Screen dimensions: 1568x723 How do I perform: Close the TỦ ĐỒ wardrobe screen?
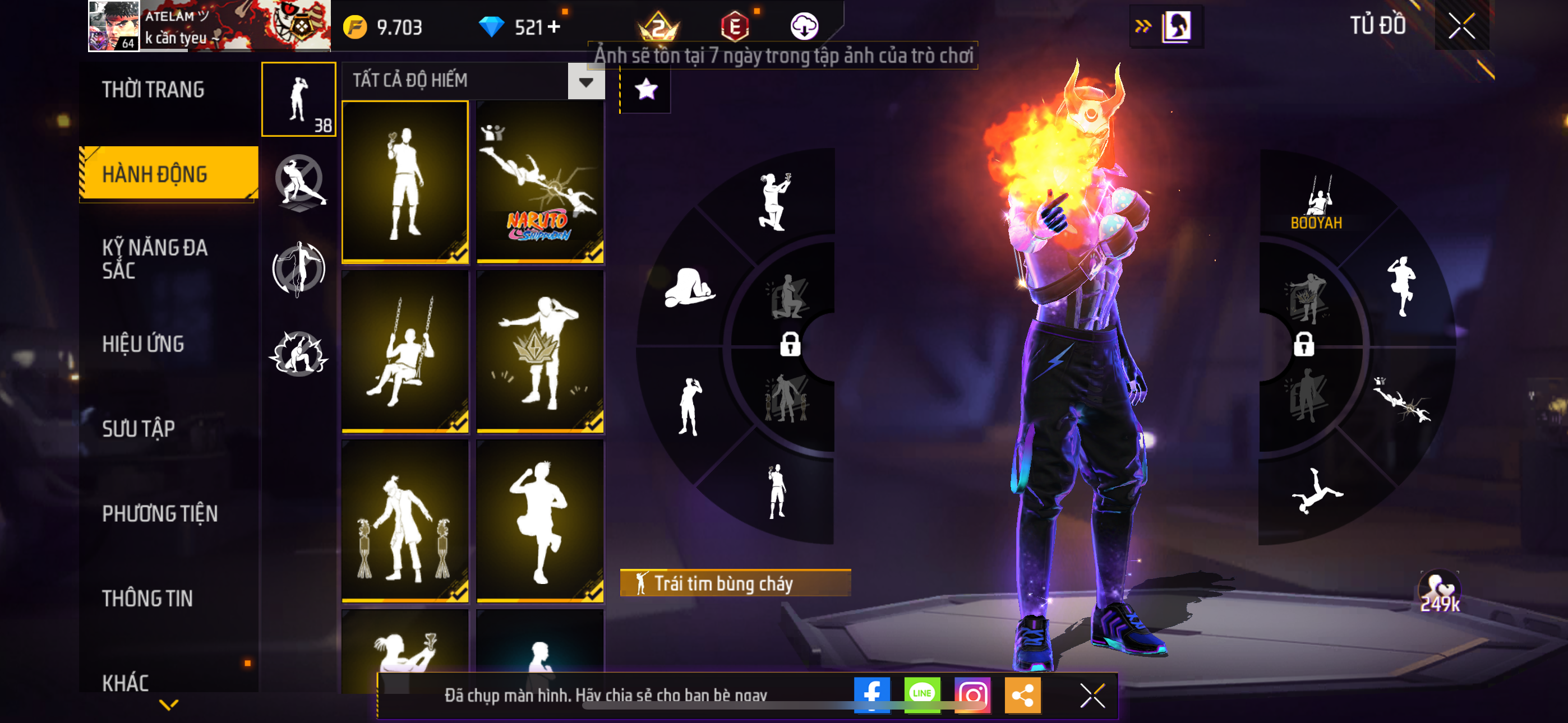(x=1461, y=26)
